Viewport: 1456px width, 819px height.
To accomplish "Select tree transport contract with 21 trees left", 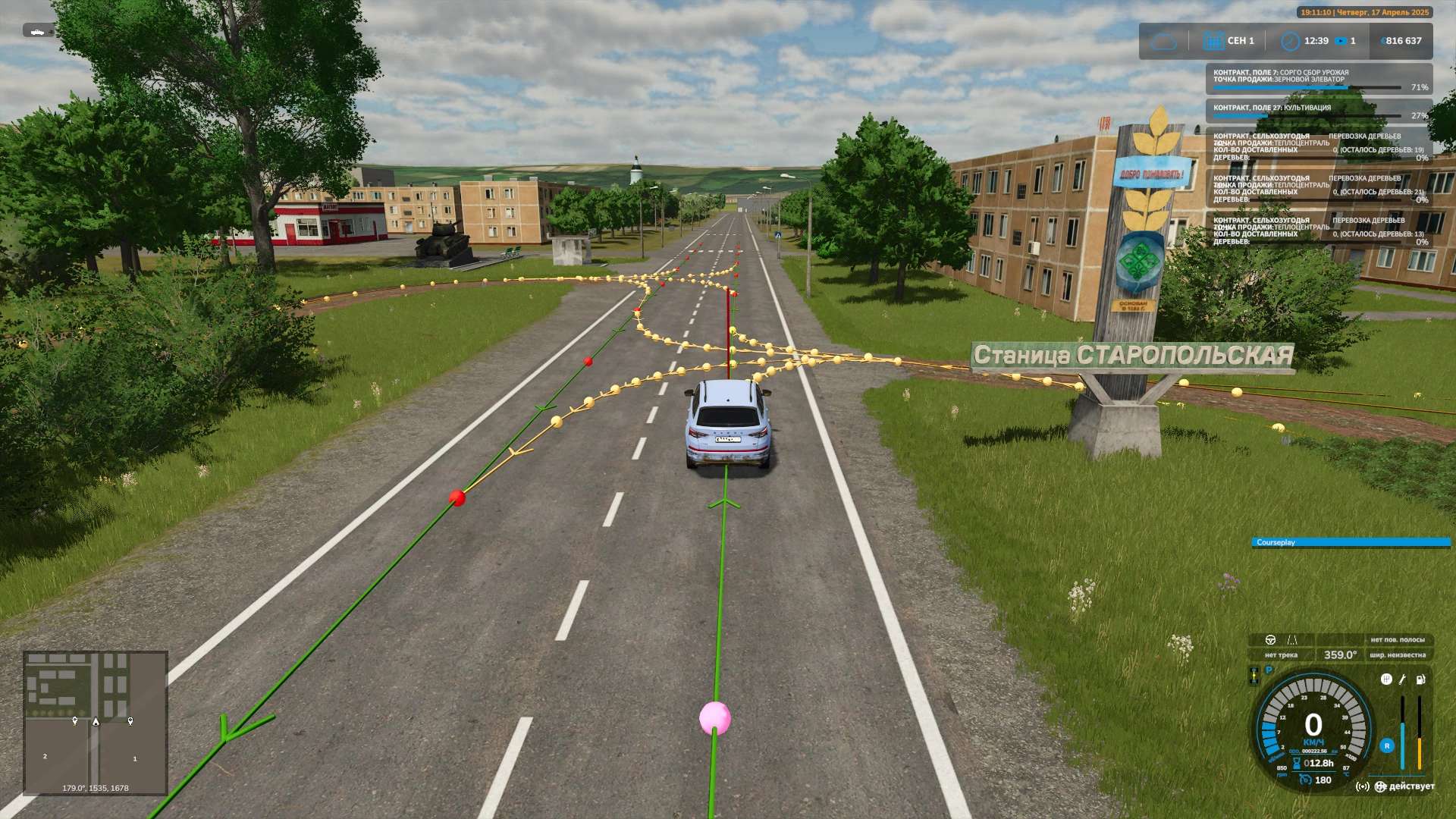I will tap(1319, 189).
